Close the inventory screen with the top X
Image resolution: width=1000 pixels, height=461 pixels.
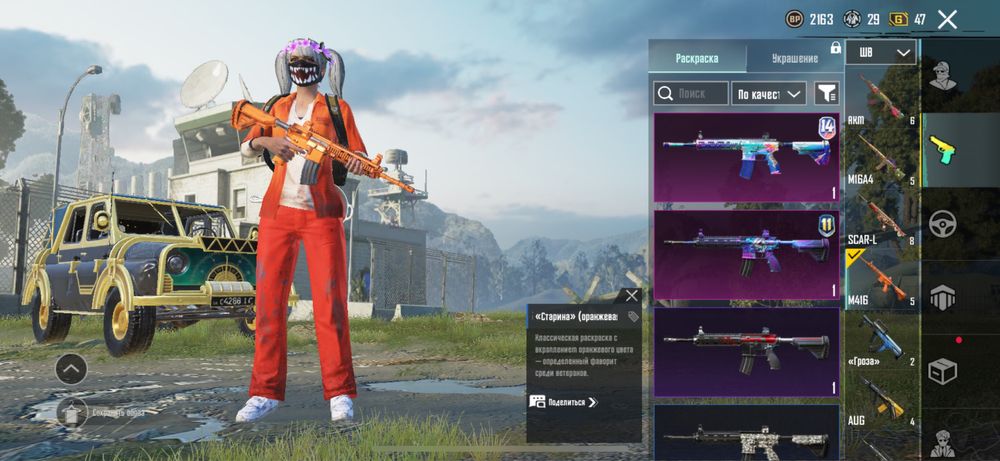click(x=947, y=19)
